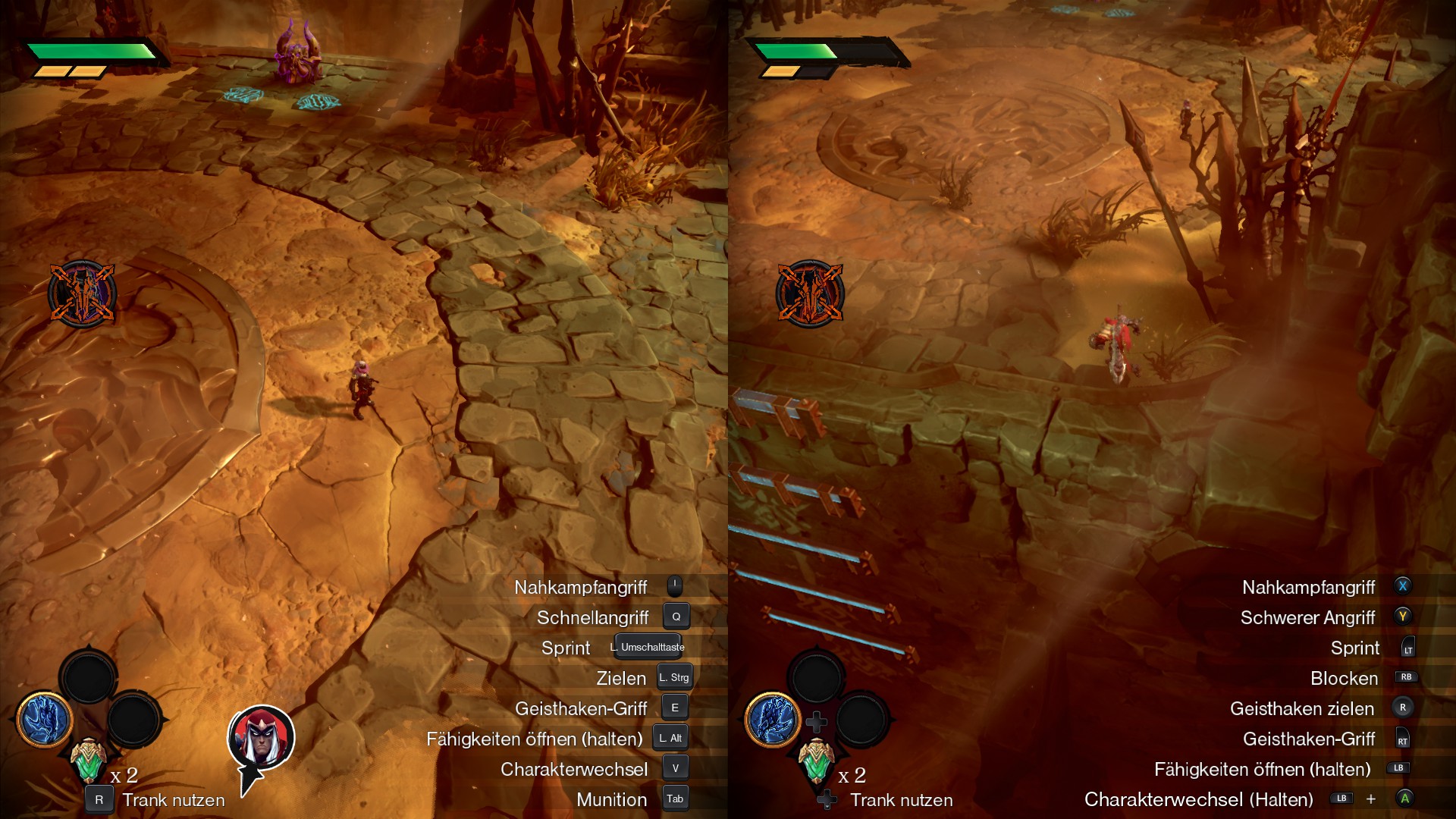Activate the blue hand ability on War's screen
Image resolution: width=1456 pixels, height=819 pixels.
tap(773, 718)
